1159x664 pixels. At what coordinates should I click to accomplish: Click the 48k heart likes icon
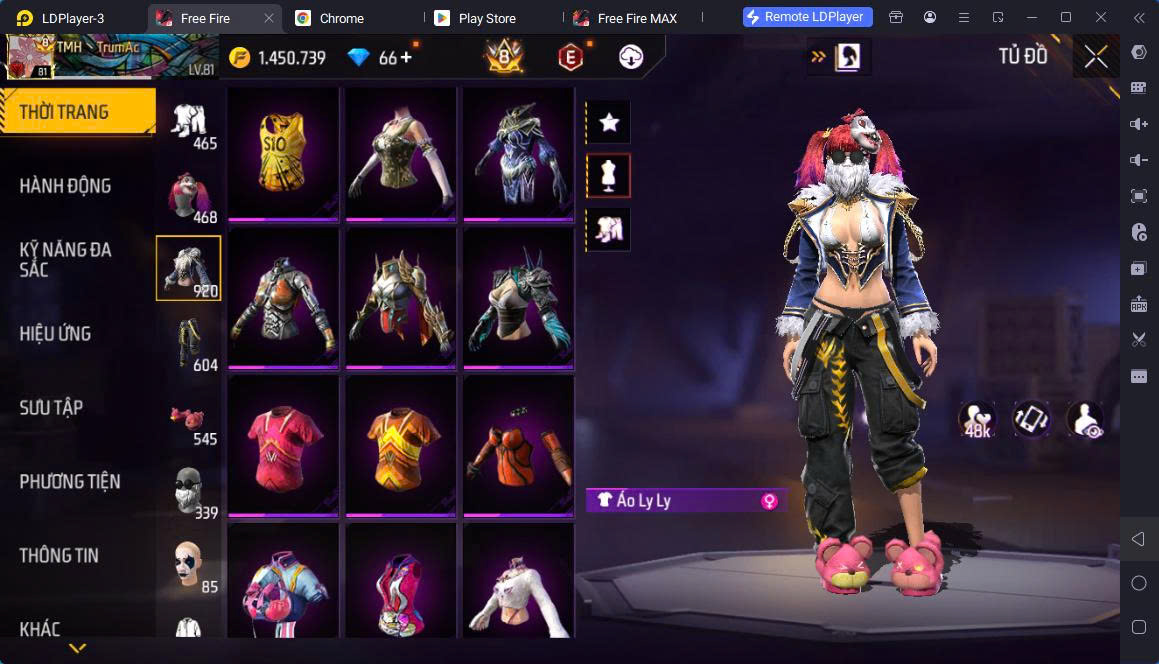(x=976, y=419)
